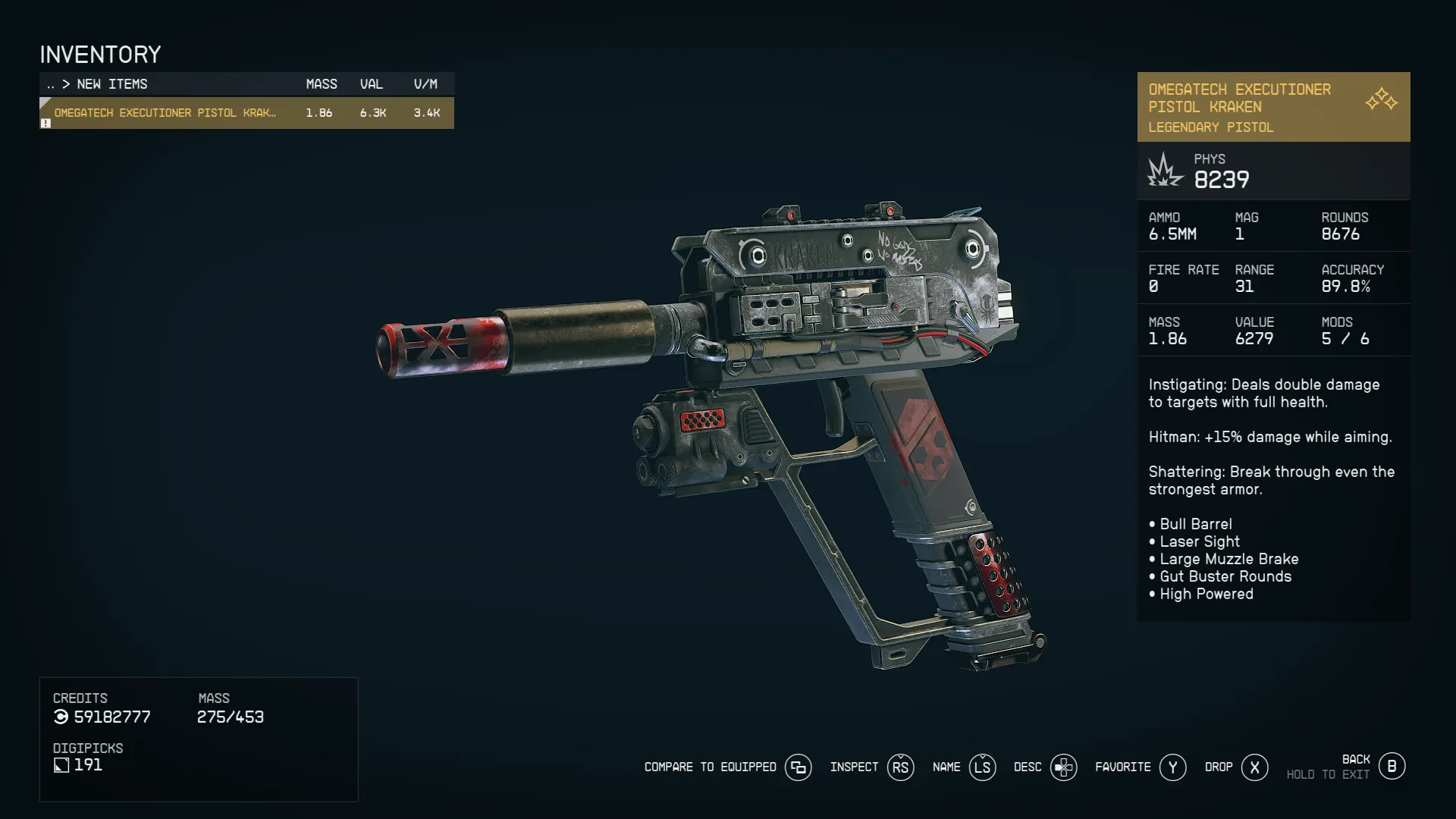
Task: Sort the item list by VAL column
Action: click(372, 84)
